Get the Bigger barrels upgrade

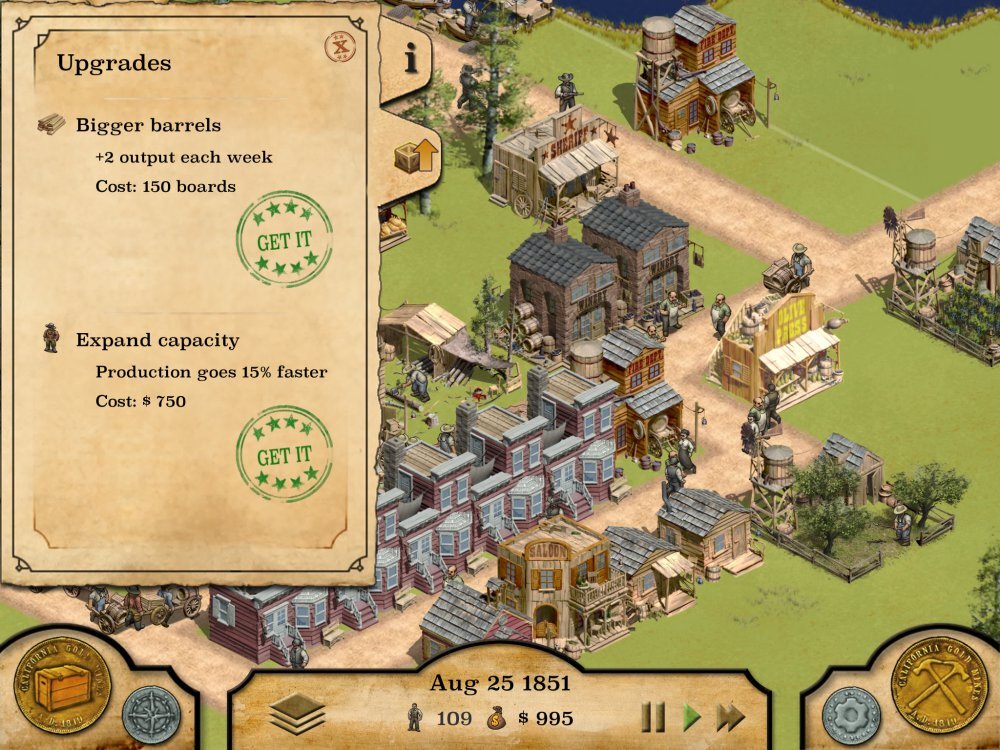pyautogui.click(x=284, y=240)
